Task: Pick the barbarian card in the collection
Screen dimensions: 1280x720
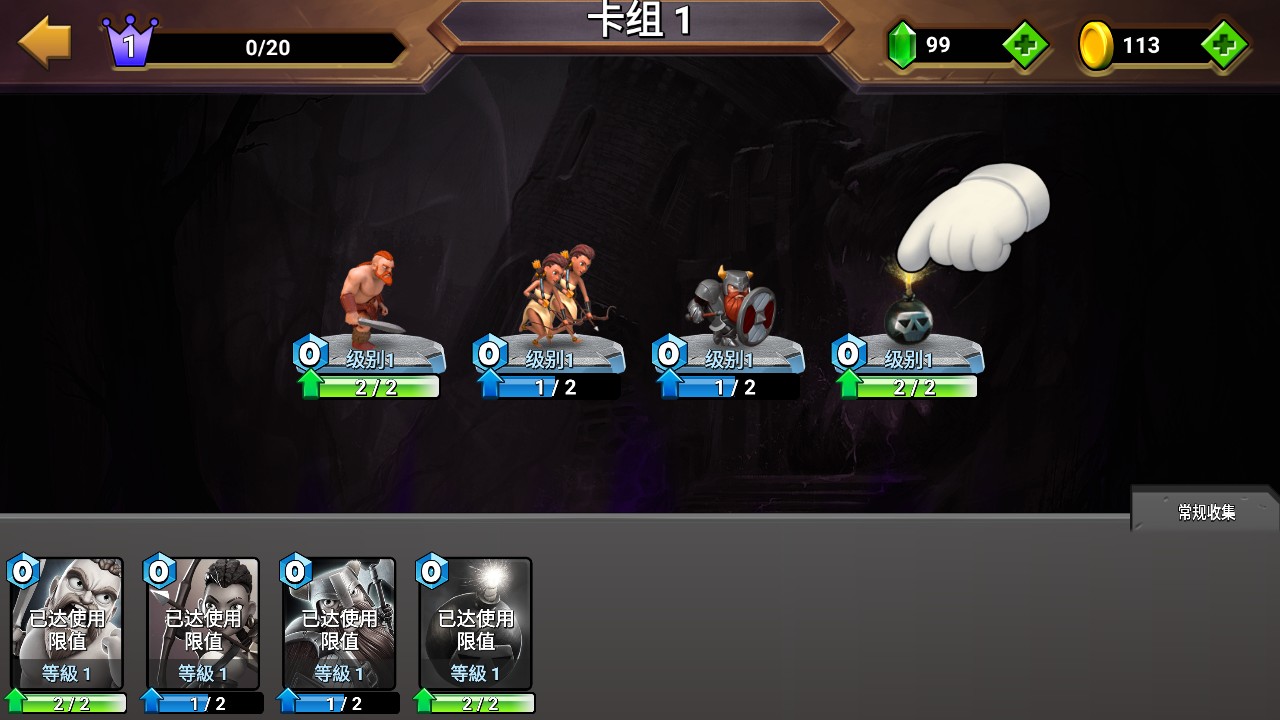Action: 67,625
